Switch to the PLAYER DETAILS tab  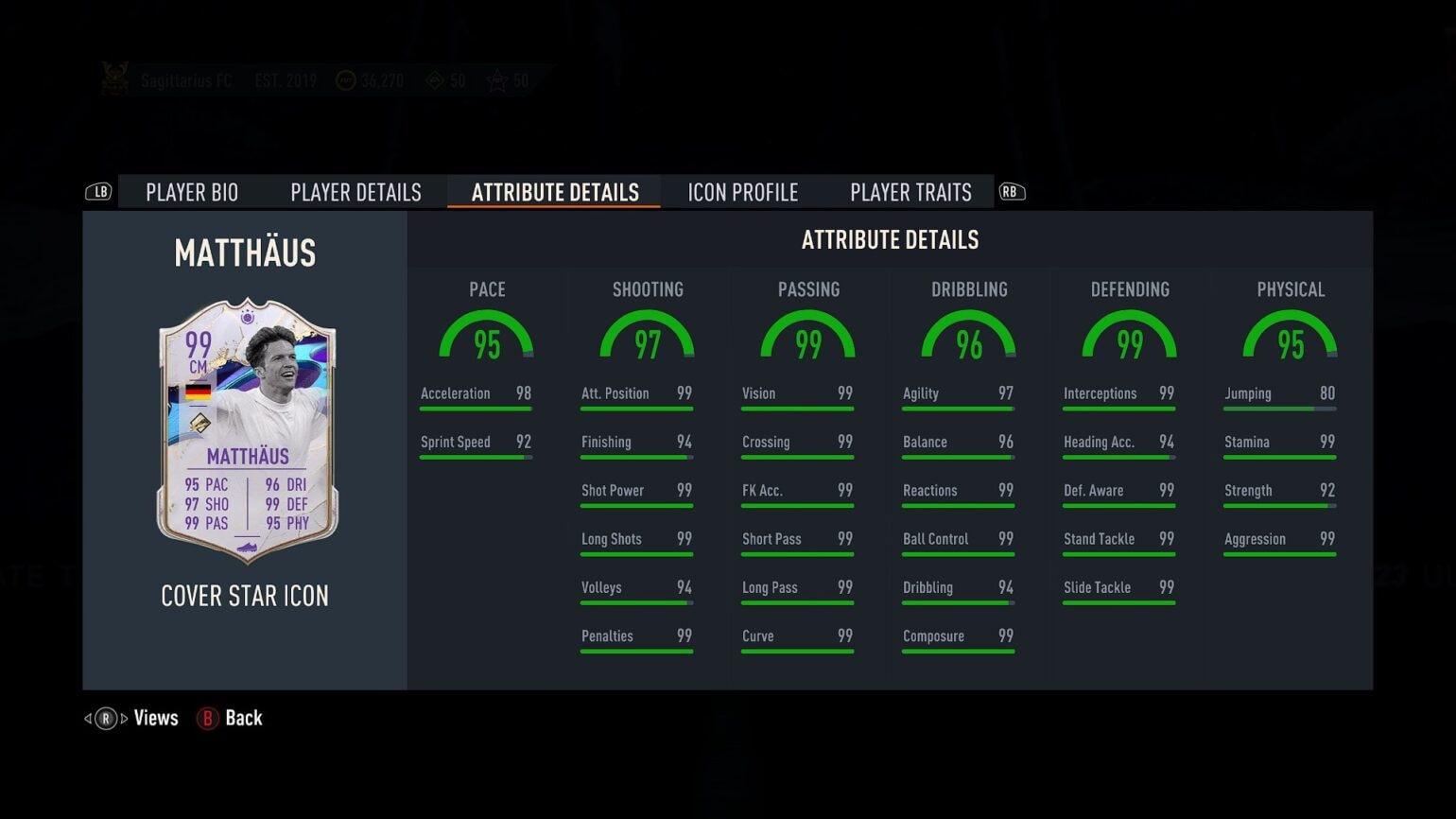(355, 192)
